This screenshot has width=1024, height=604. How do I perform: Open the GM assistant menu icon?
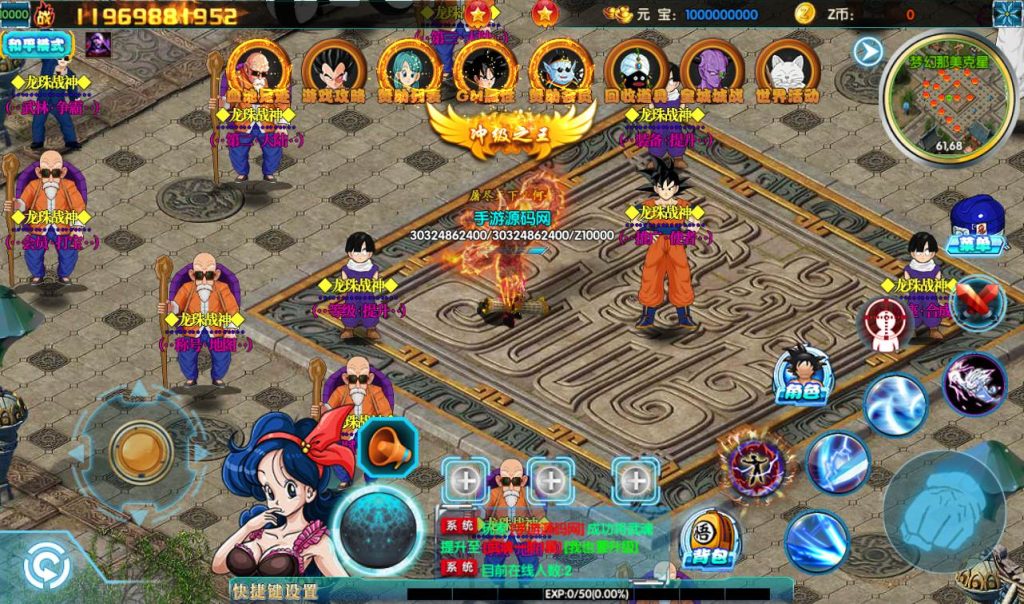(484, 72)
